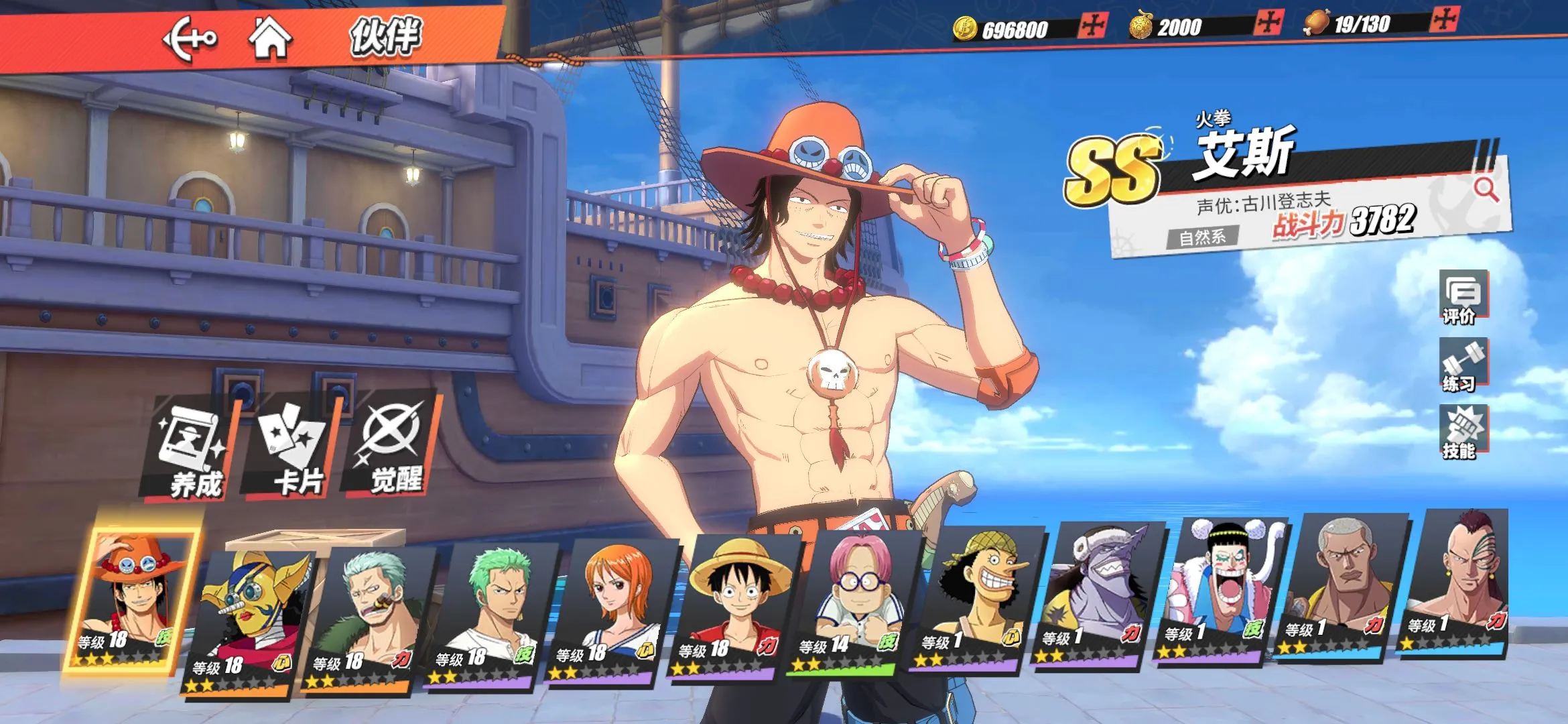
Task: Return to the home screen
Action: point(270,38)
